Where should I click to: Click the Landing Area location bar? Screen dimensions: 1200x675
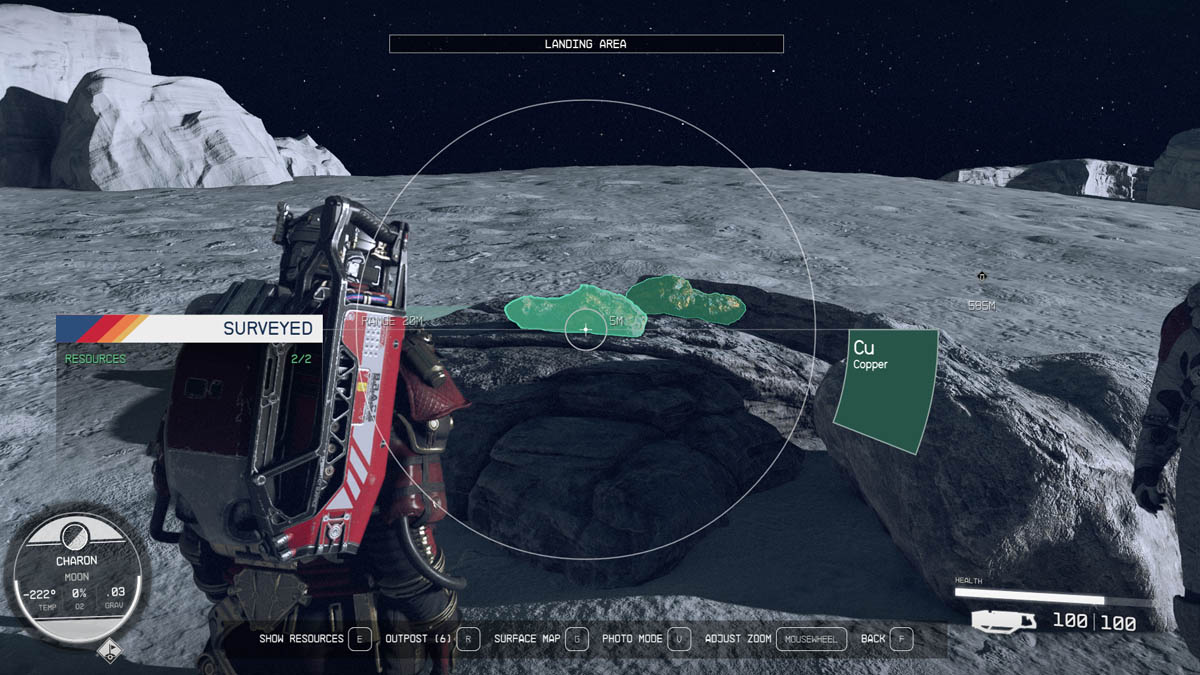pyautogui.click(x=585, y=44)
